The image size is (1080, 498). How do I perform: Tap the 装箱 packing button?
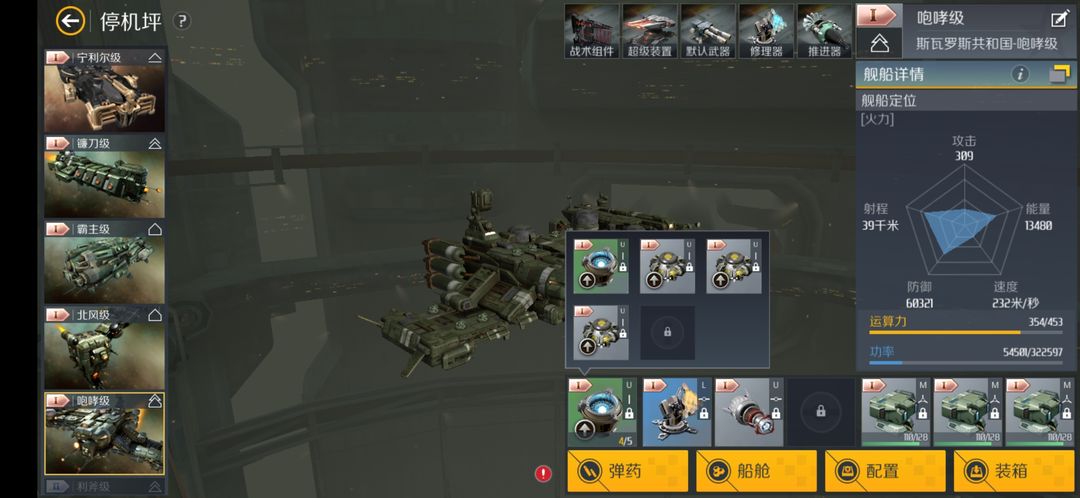[1014, 471]
